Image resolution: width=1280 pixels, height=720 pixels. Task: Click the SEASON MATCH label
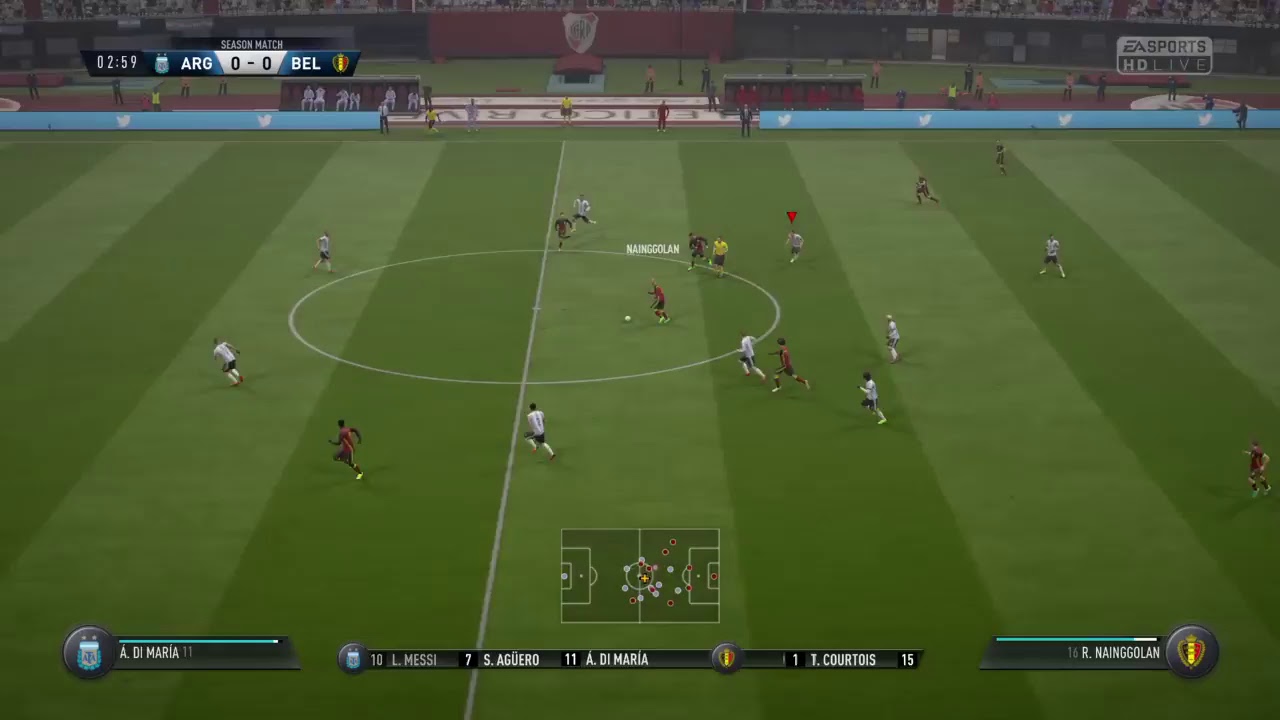click(251, 44)
